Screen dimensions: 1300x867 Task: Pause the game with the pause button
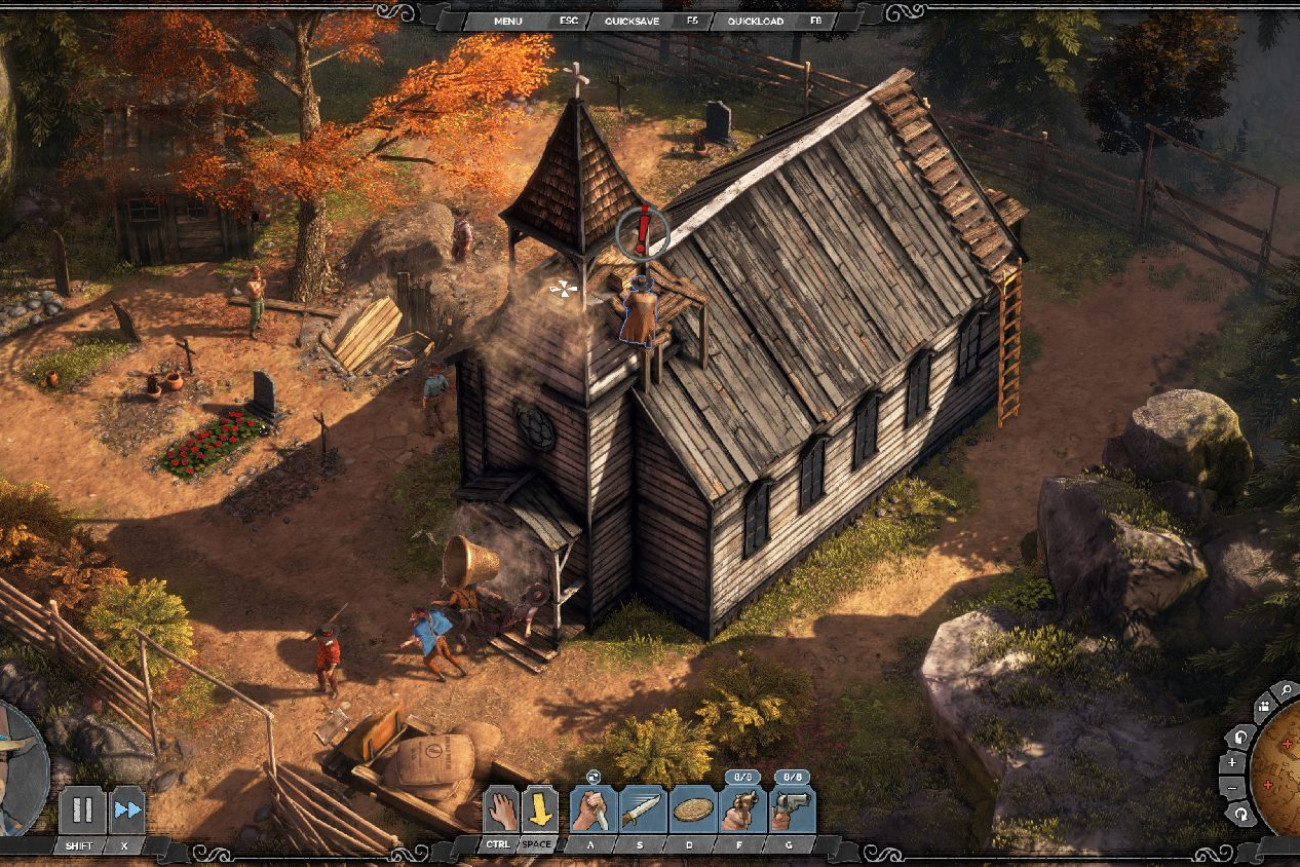tap(82, 810)
